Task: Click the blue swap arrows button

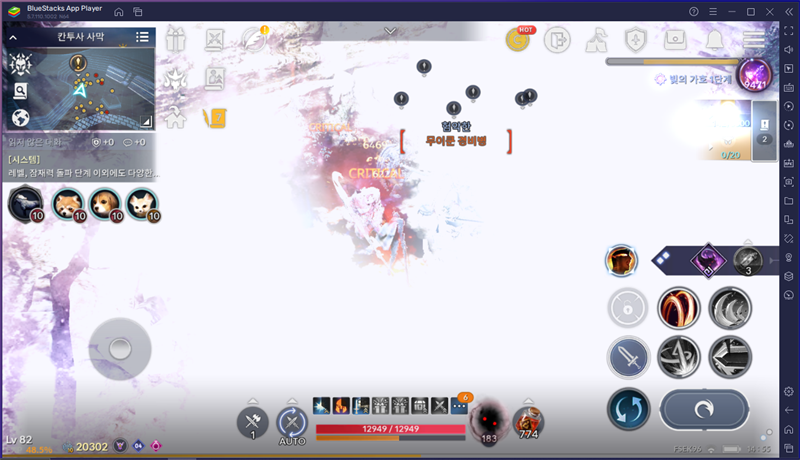Action: [x=628, y=408]
